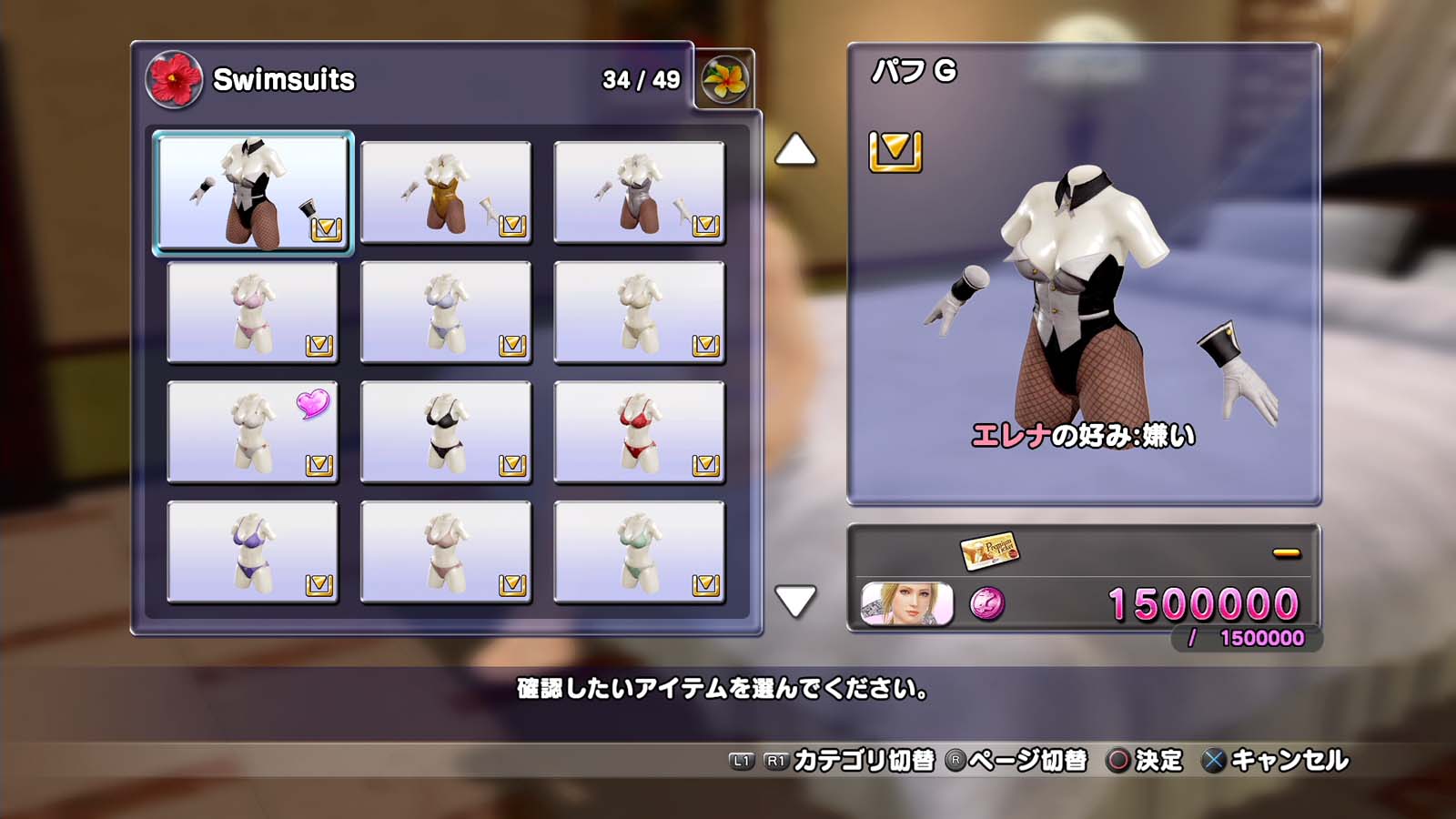
Task: Open the red hibiscus Swimsuits category
Action: (174, 80)
